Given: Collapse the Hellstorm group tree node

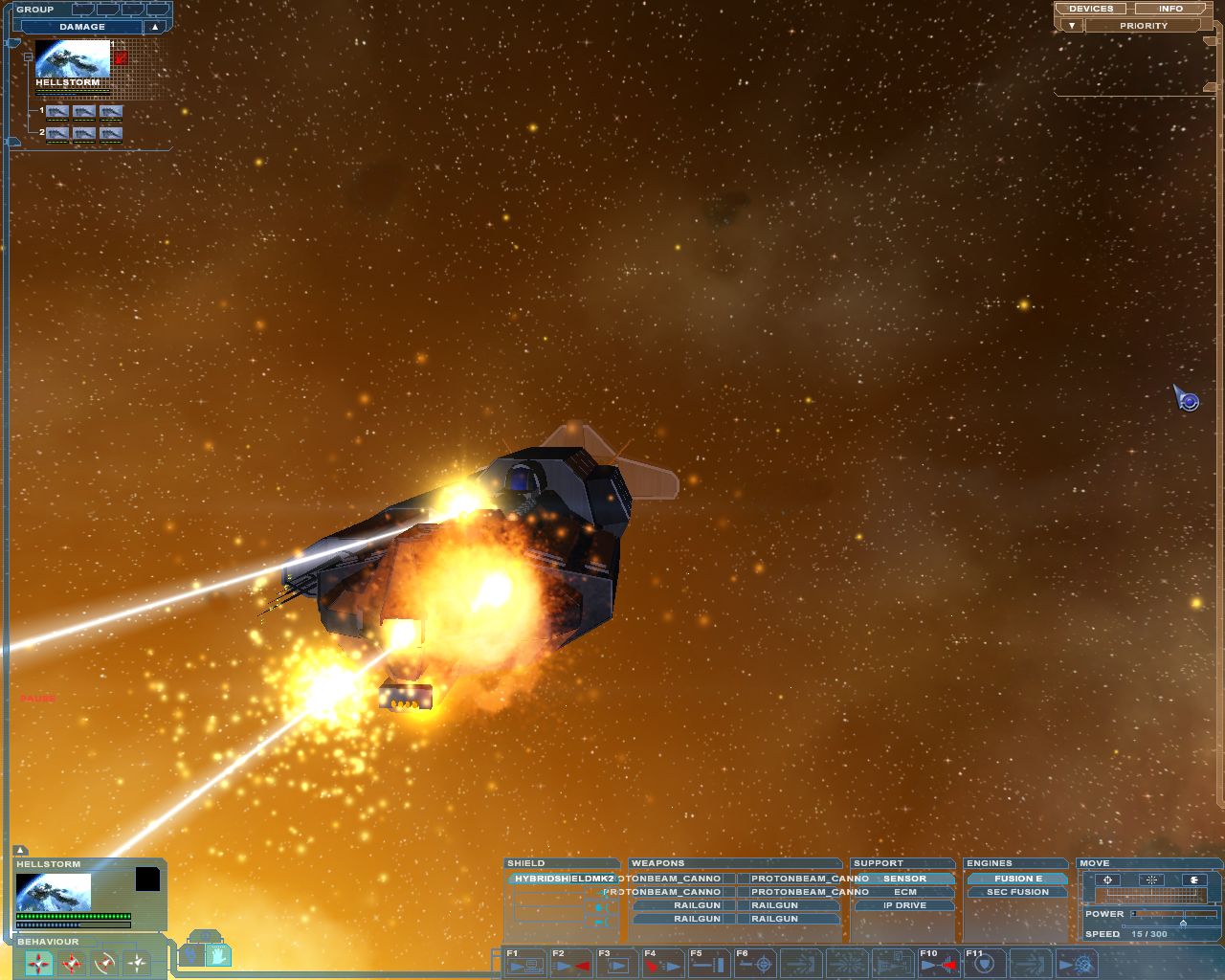Looking at the screenshot, I should (28, 57).
